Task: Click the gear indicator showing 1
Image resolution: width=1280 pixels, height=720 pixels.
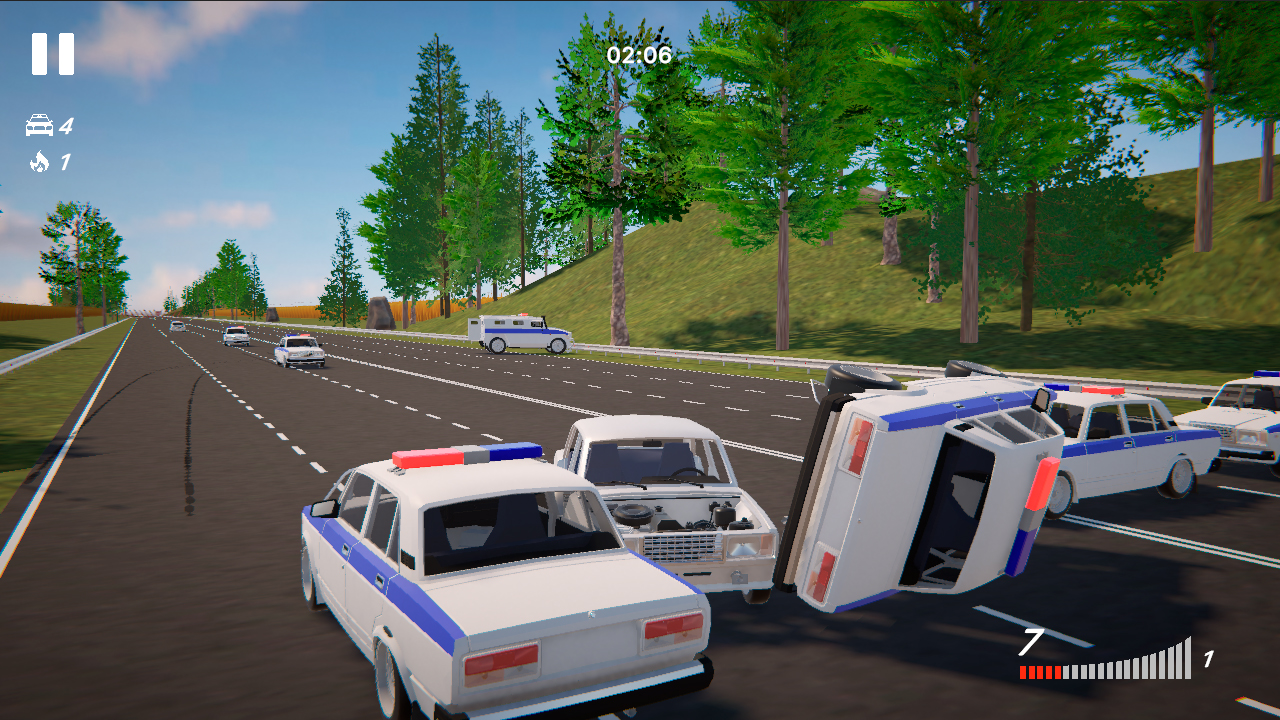Action: pos(1206,657)
